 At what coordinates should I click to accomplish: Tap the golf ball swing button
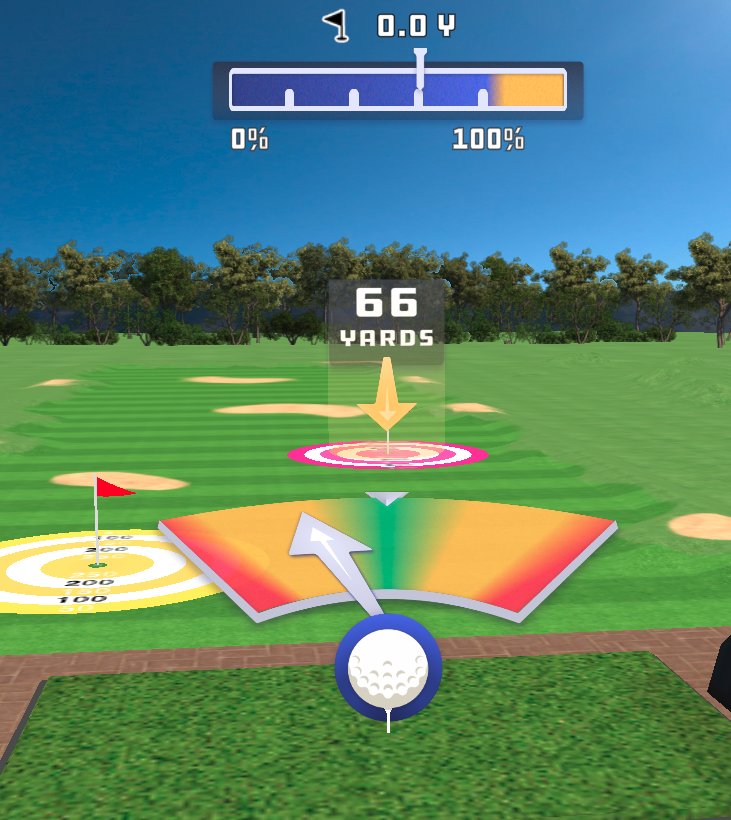(388, 667)
